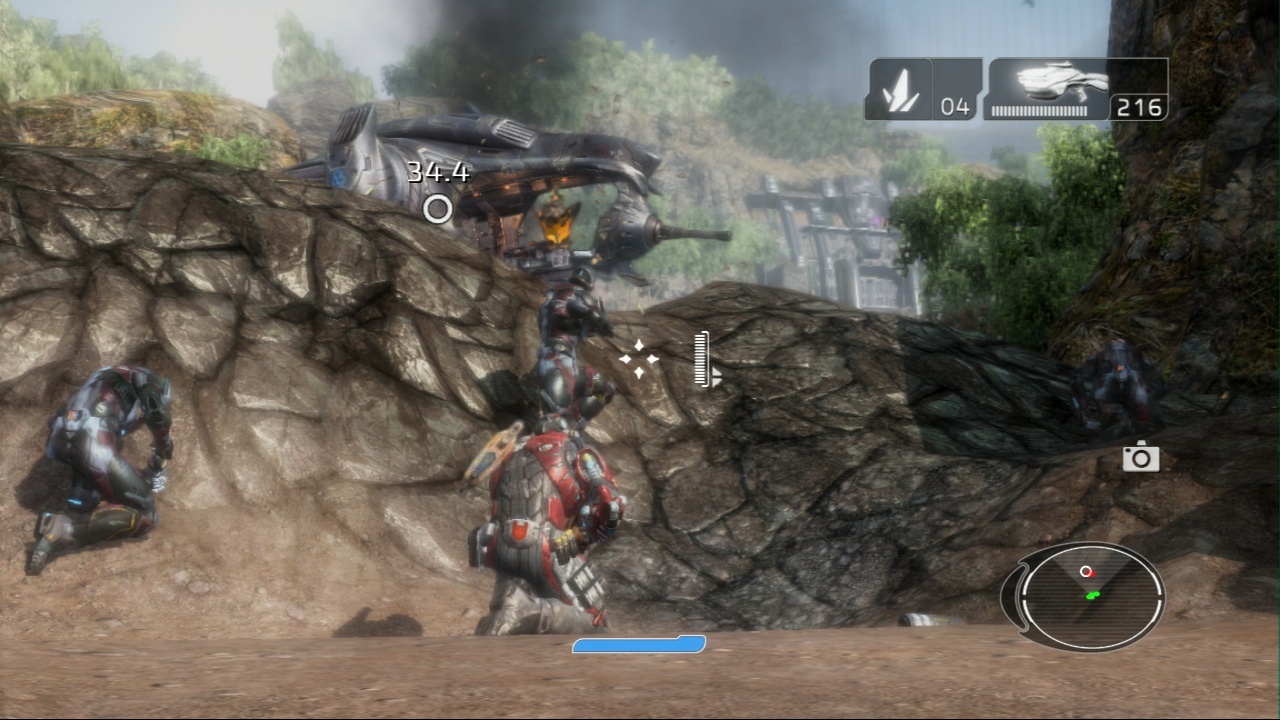1280x720 pixels.
Task: Select the grenade icon slot
Action: pyautogui.click(x=899, y=90)
